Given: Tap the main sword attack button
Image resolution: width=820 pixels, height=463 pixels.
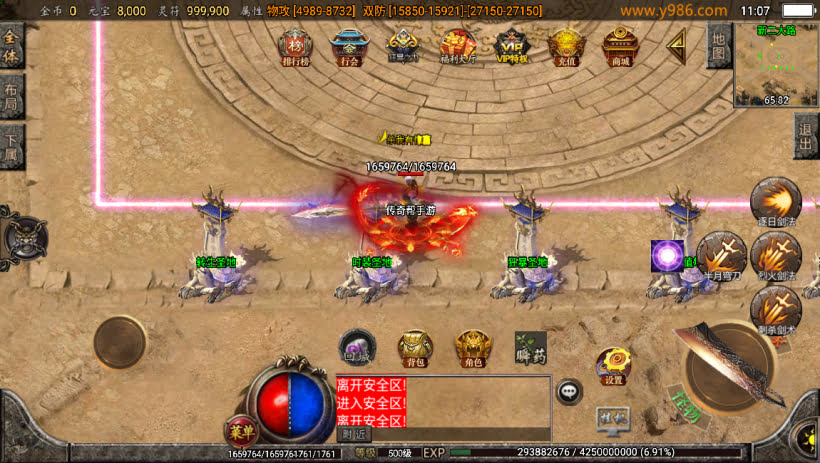Looking at the screenshot, I should click(x=729, y=367).
